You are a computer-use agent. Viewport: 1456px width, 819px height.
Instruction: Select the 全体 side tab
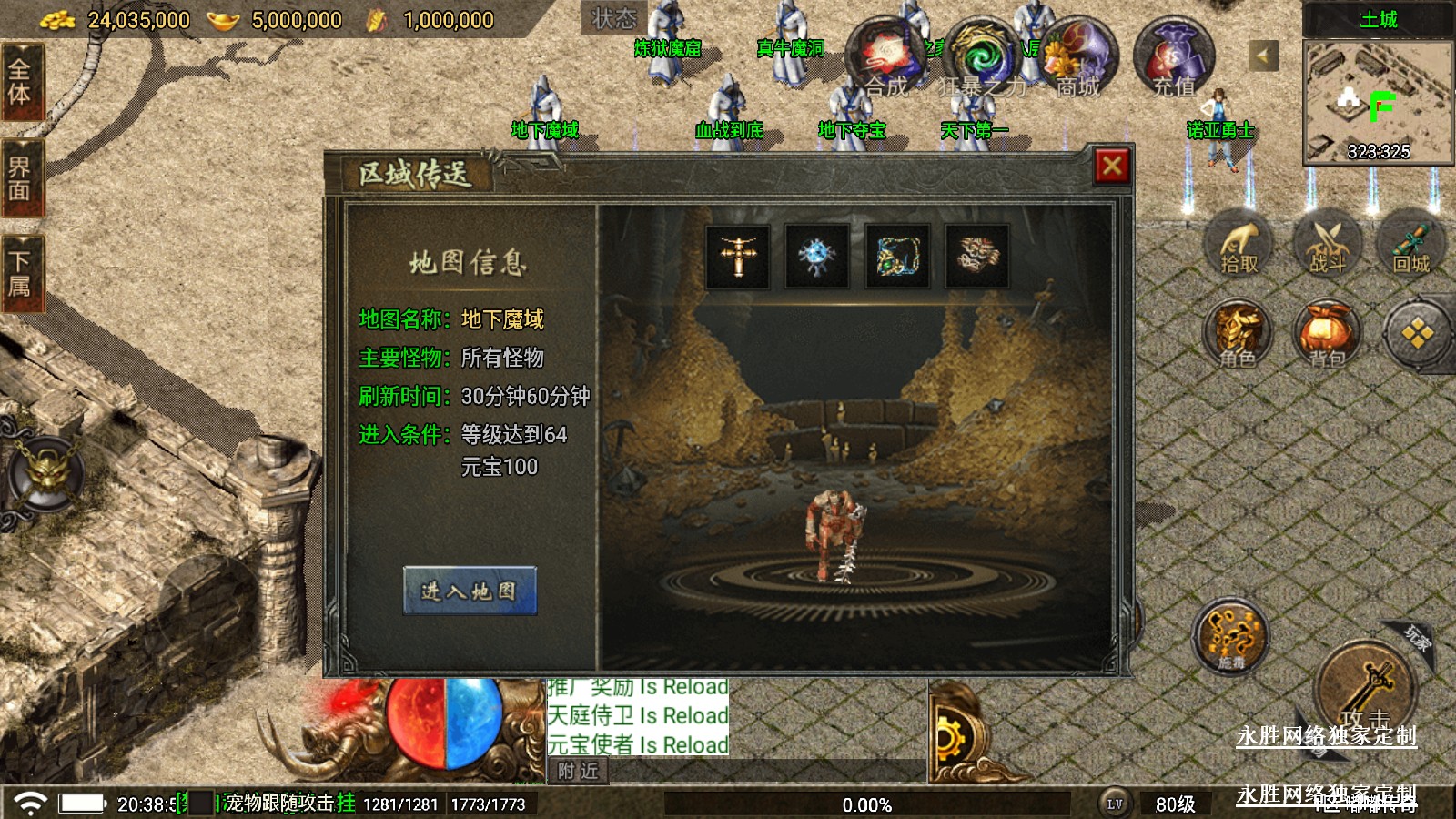coord(20,82)
